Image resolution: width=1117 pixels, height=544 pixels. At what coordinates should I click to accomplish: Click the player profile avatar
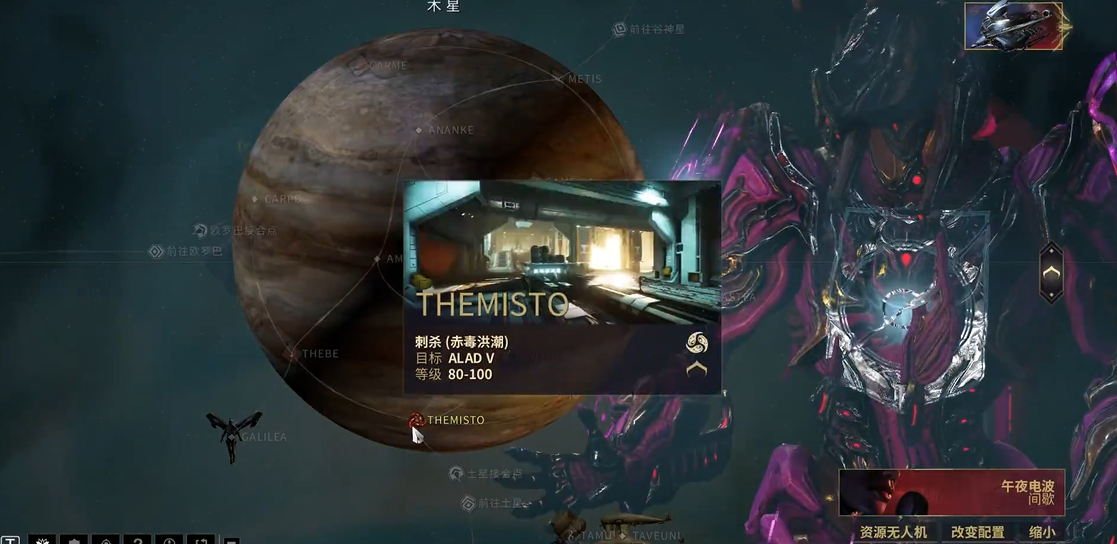[1013, 25]
